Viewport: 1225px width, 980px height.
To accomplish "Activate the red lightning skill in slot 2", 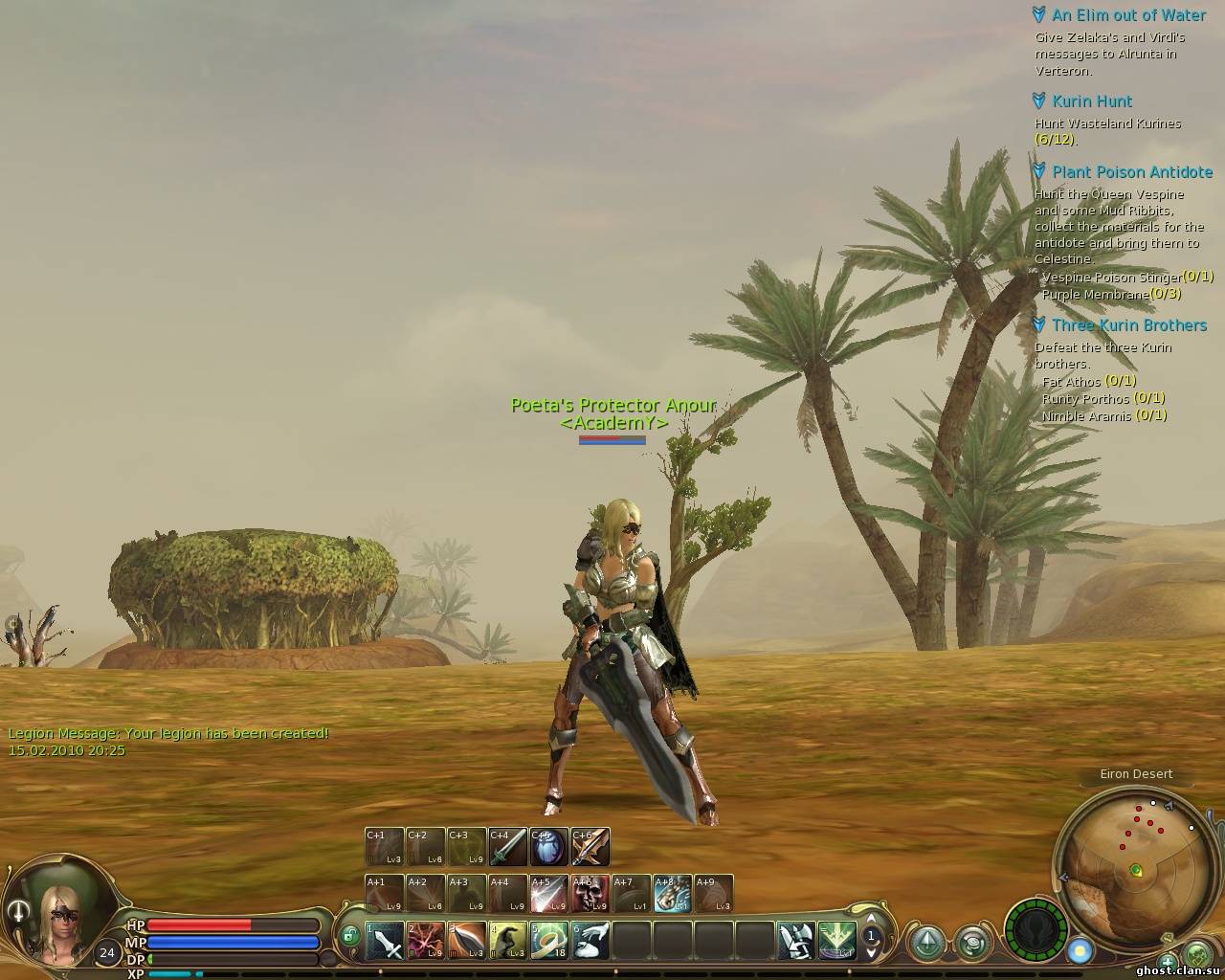I will (426, 941).
